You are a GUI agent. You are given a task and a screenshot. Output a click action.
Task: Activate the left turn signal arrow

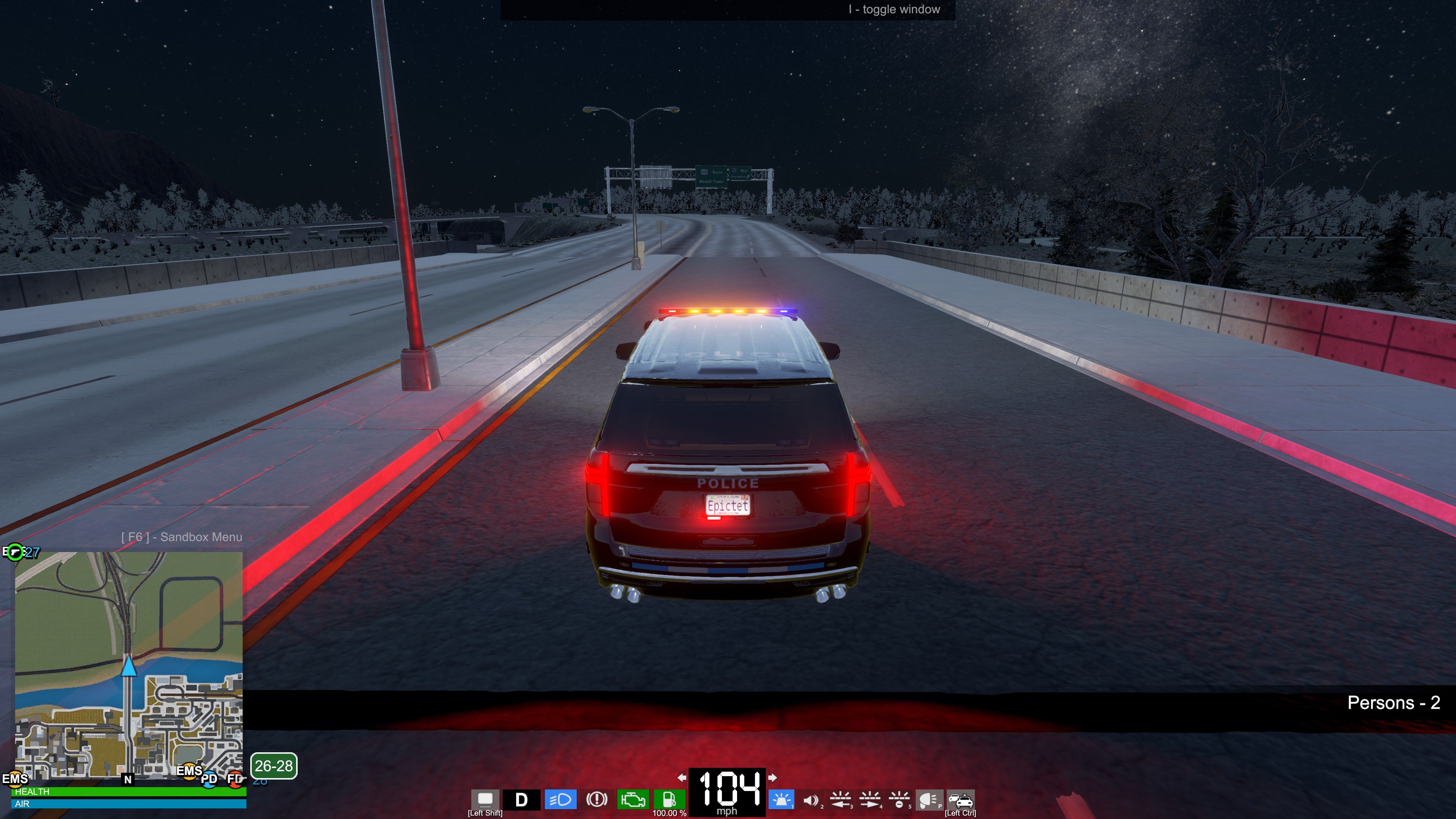(682, 778)
